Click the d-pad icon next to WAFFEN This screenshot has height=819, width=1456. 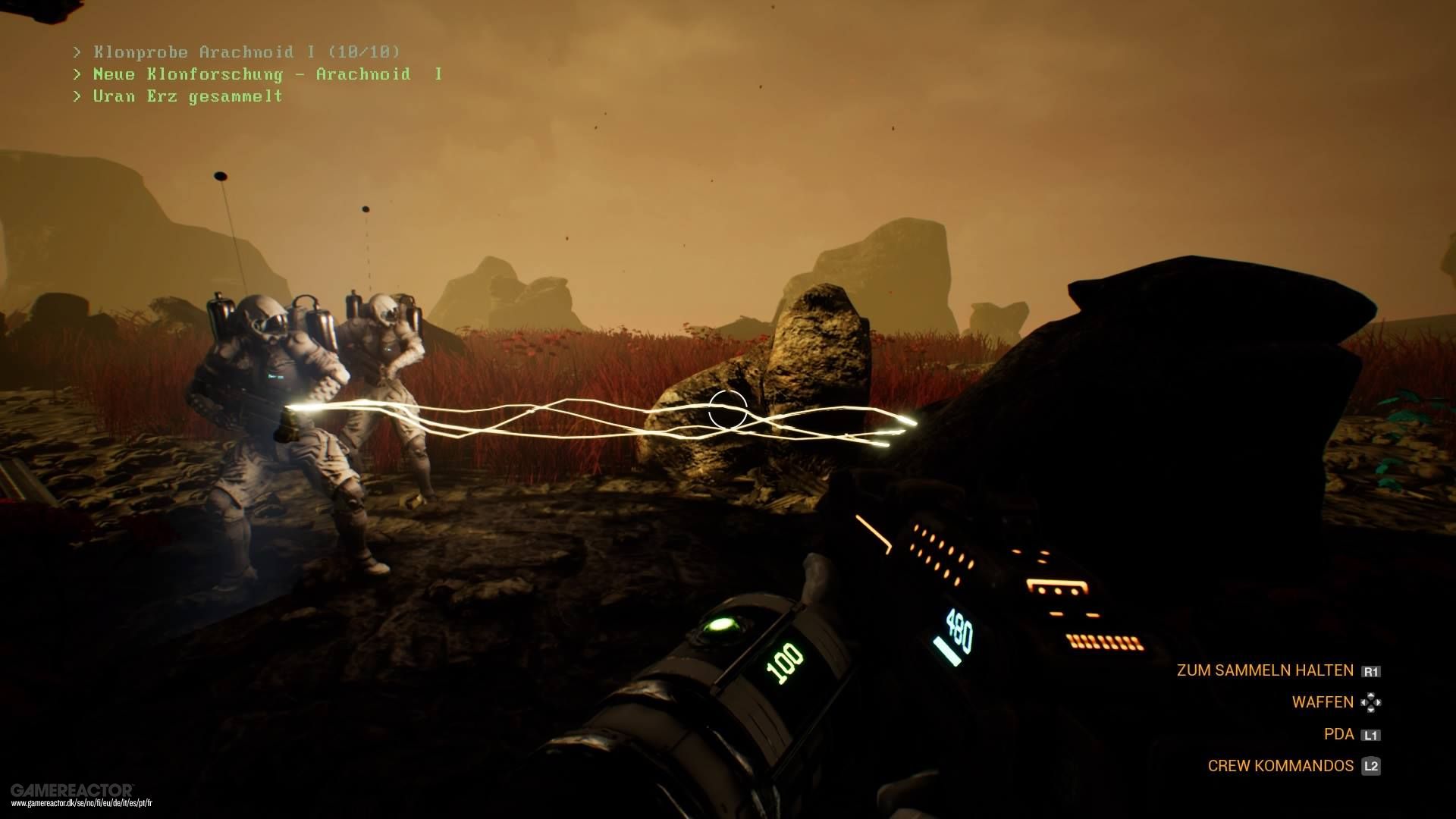pos(1371,702)
